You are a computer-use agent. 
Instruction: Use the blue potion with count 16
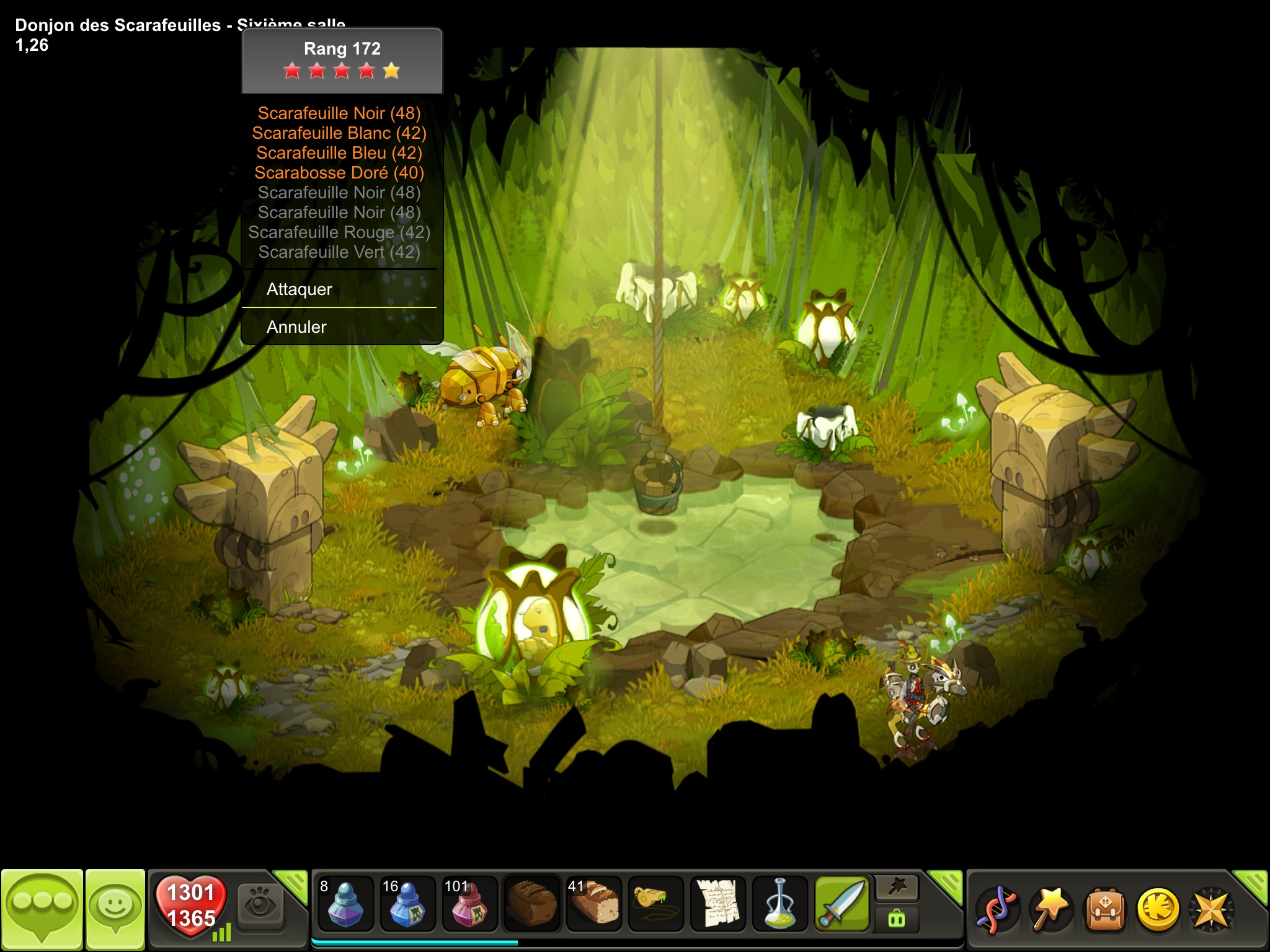(x=407, y=904)
